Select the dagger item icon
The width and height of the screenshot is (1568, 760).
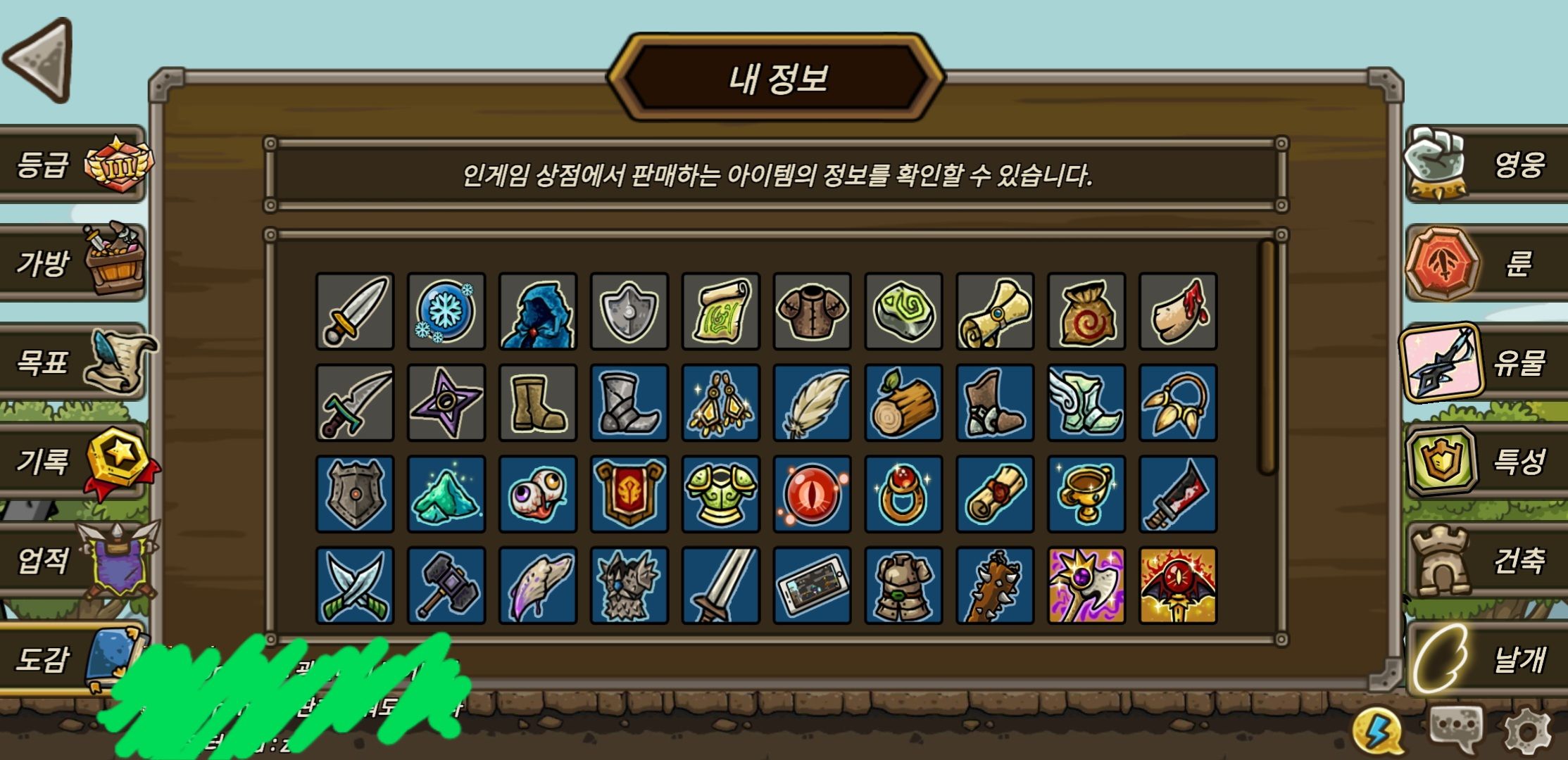click(x=356, y=312)
